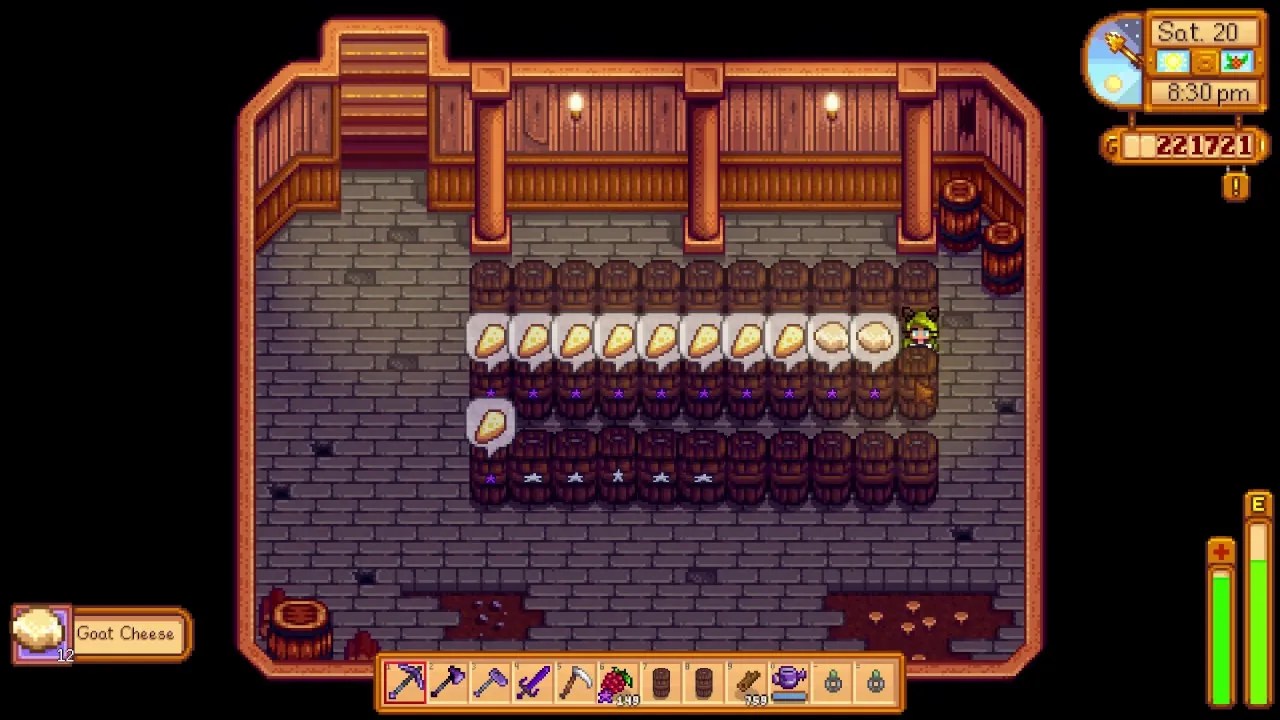Click the season holly icon
Screen dimensions: 1280x720
[1235, 62]
